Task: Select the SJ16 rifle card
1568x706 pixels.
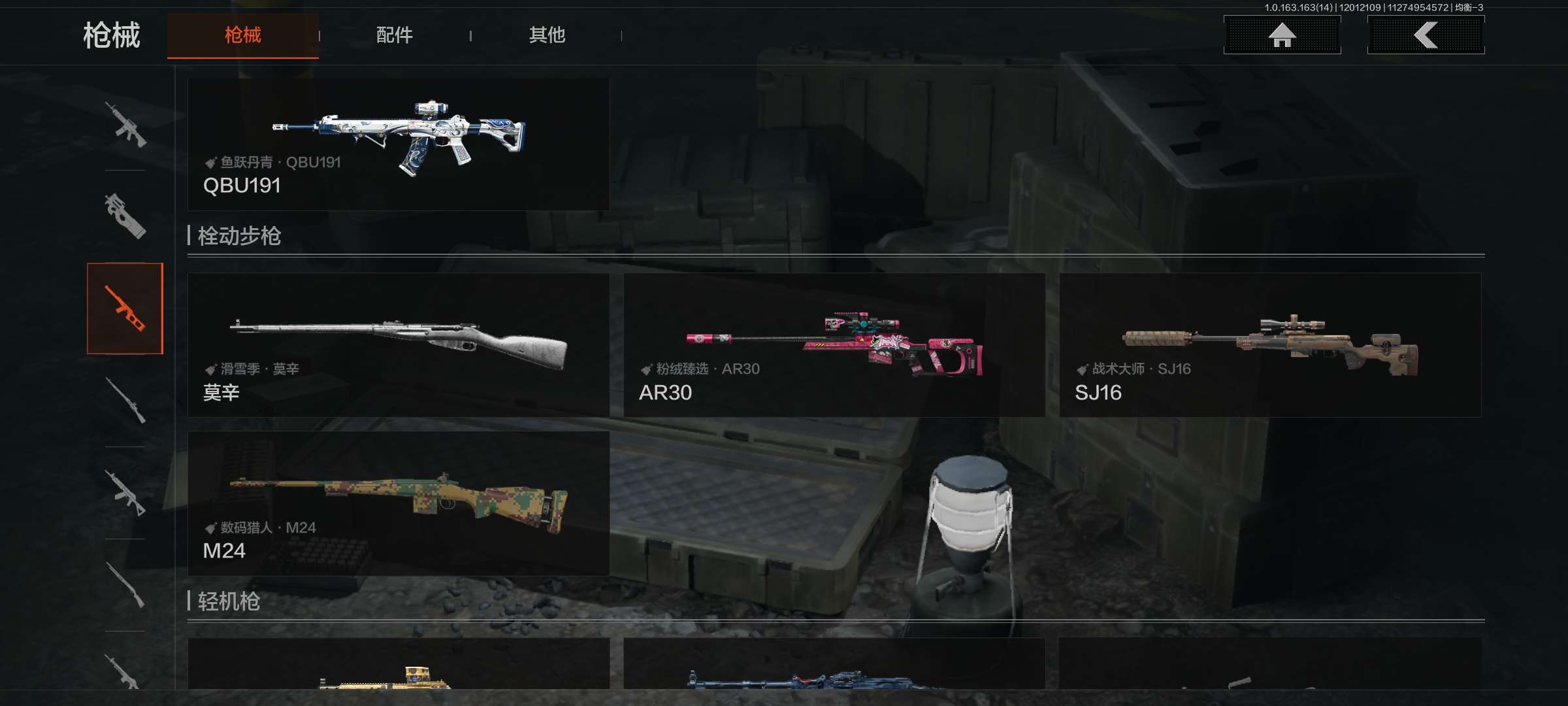Action: (1270, 345)
